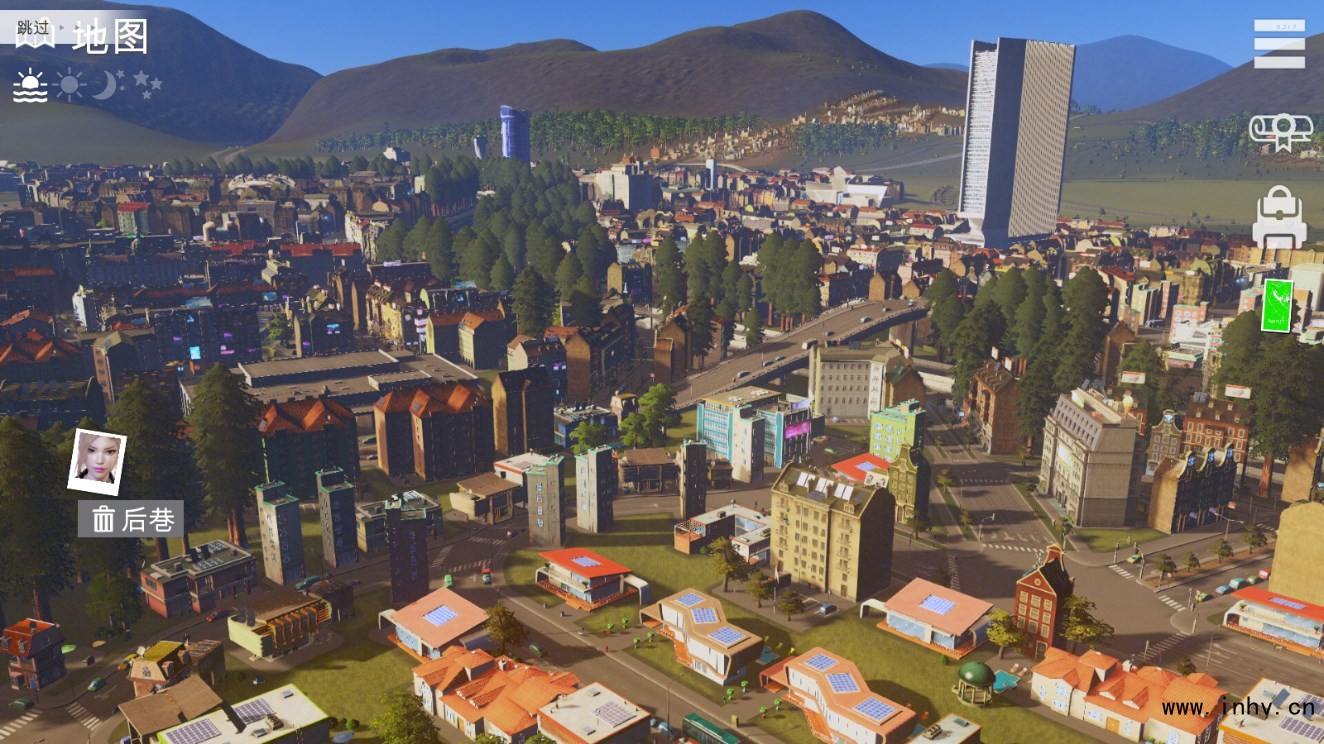This screenshot has height=744, width=1324.
Task: Select the three-stars night icon
Action: point(147,83)
